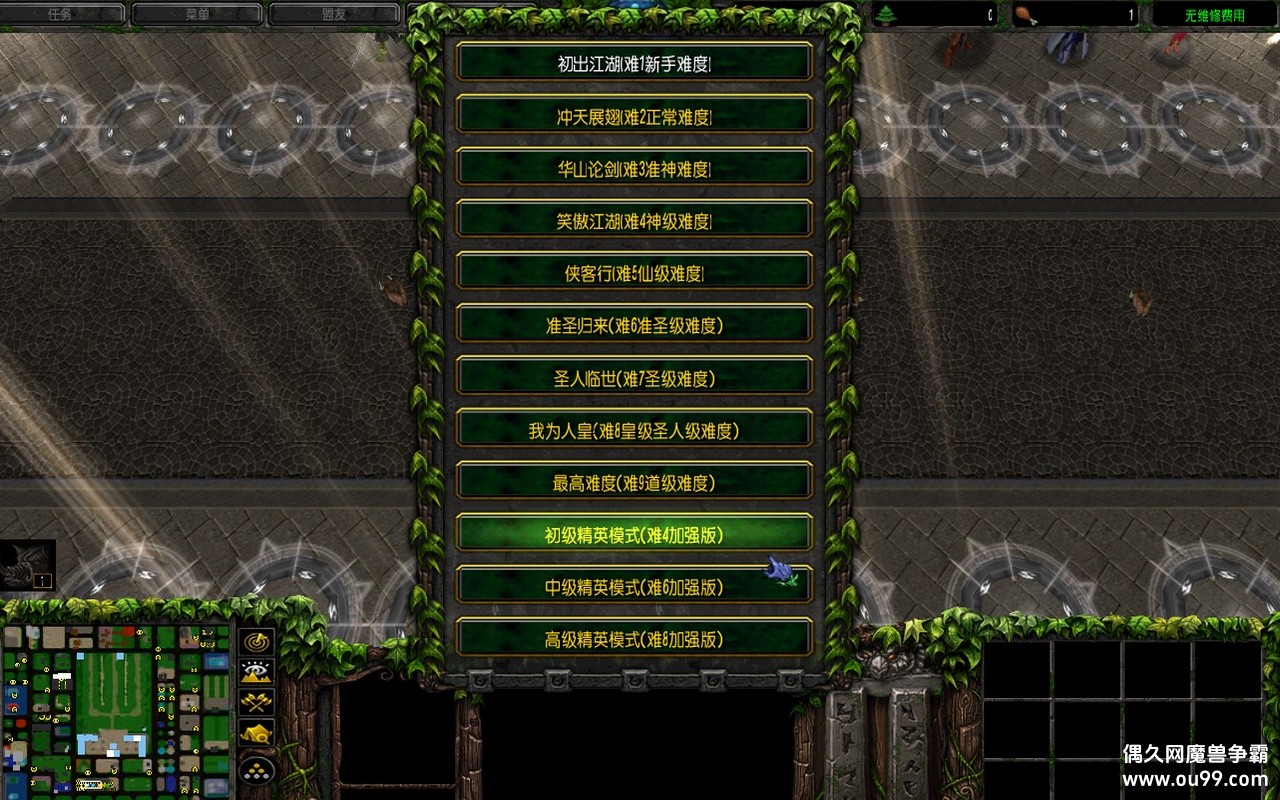Image resolution: width=1280 pixels, height=800 pixels.
Task: Select the 最高难度 hardest difficulty
Action: tap(633, 481)
